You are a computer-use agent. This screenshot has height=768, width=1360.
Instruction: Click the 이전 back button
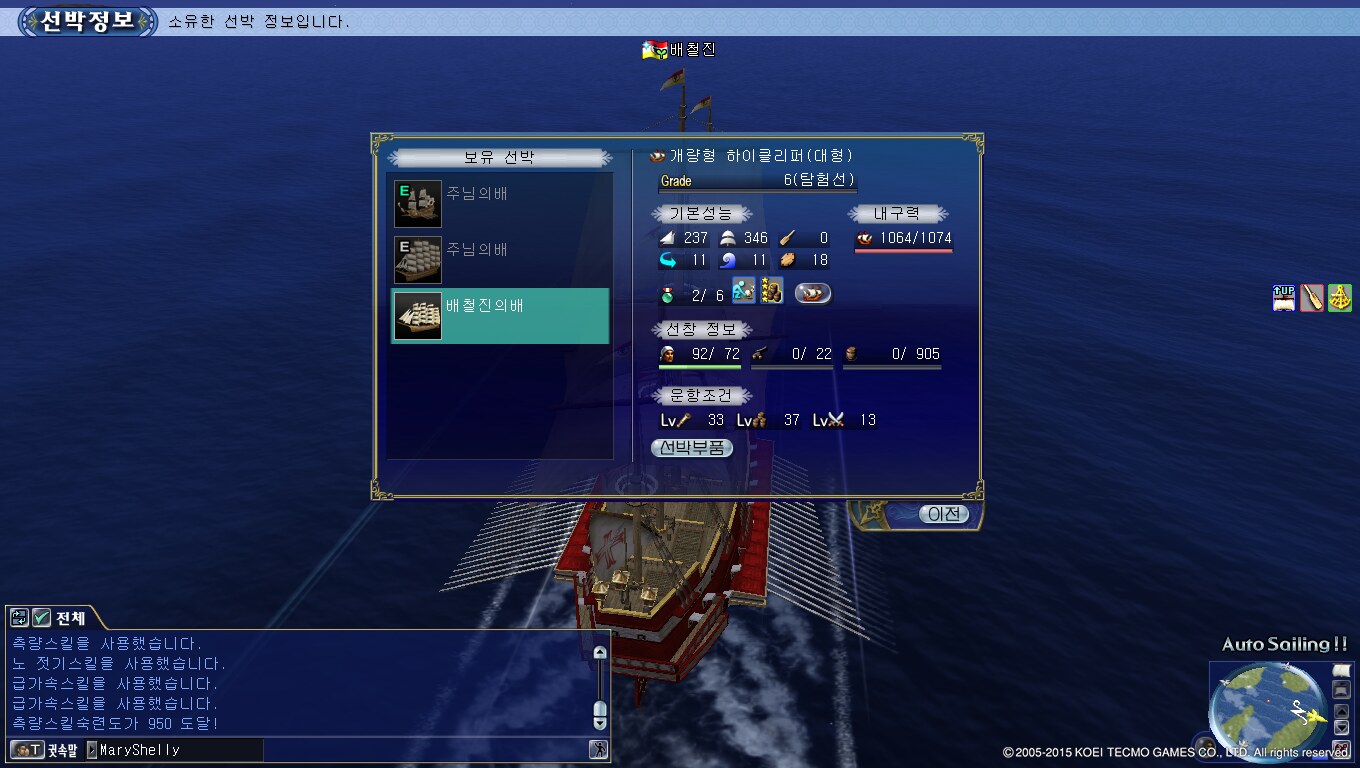pos(943,514)
